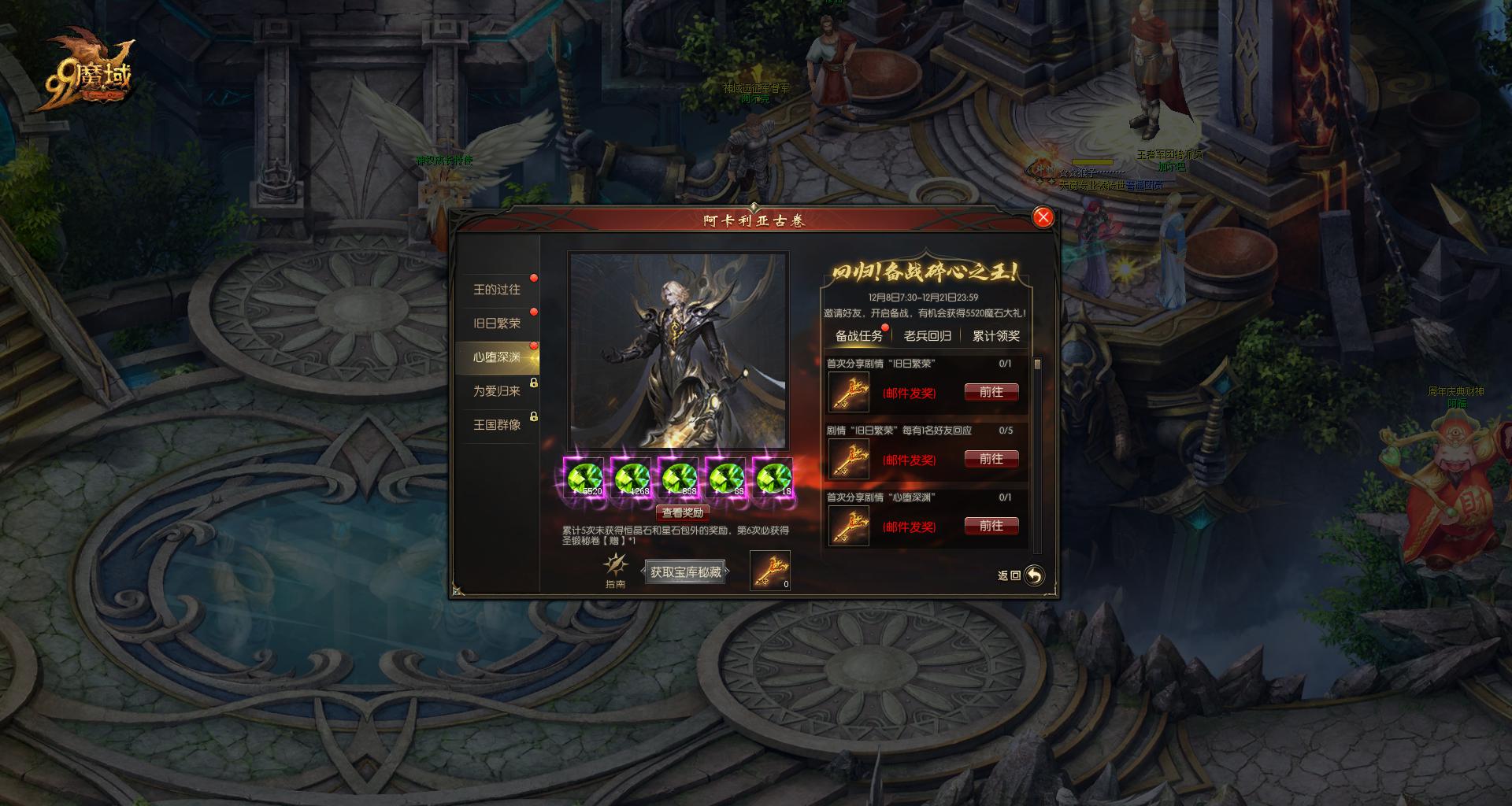
Task: Click the golden key slot beside 获取宝库秘藏
Action: tap(769, 570)
